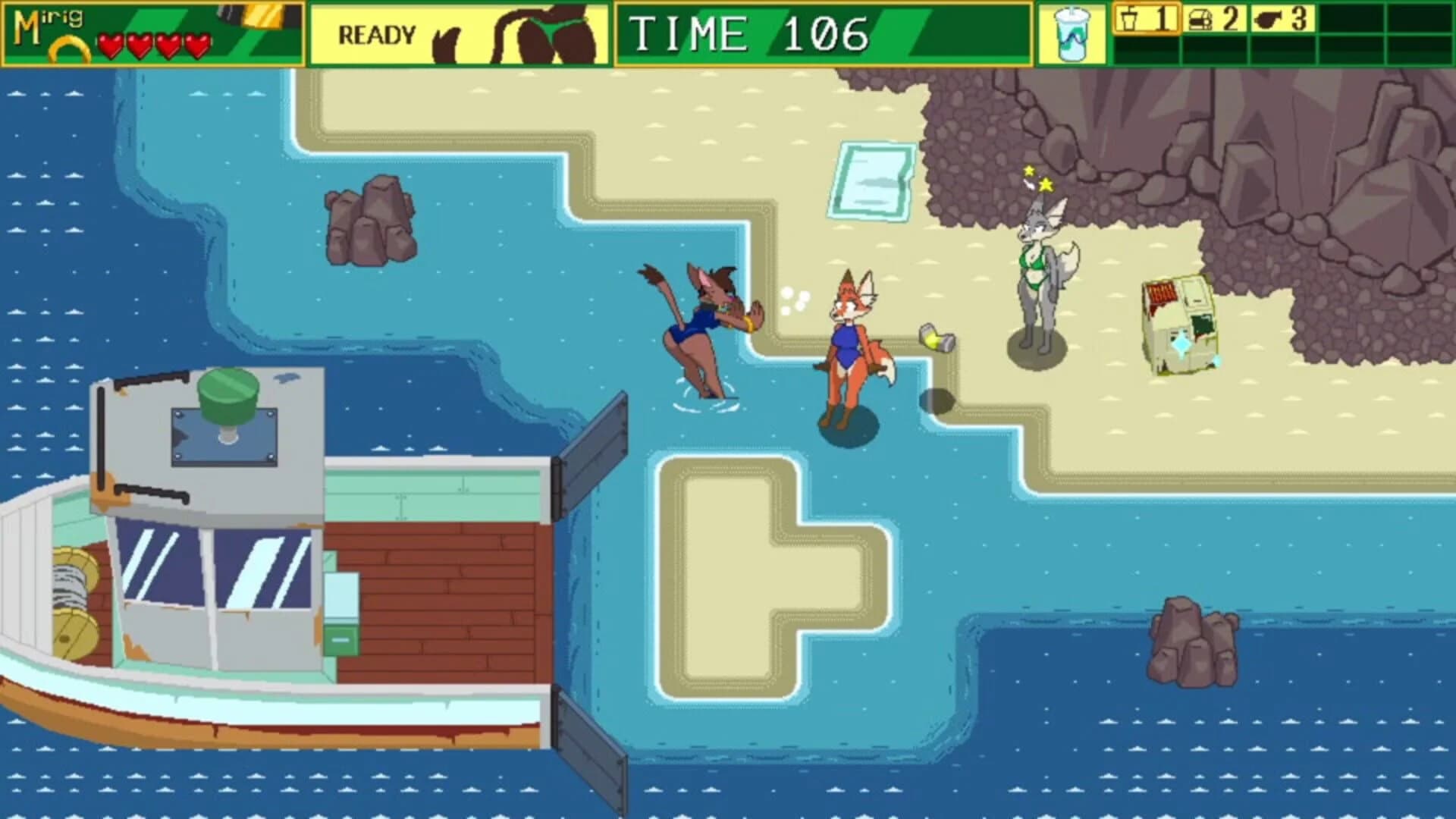Click the large equipped drink cup icon
1456x819 pixels.
[1071, 34]
